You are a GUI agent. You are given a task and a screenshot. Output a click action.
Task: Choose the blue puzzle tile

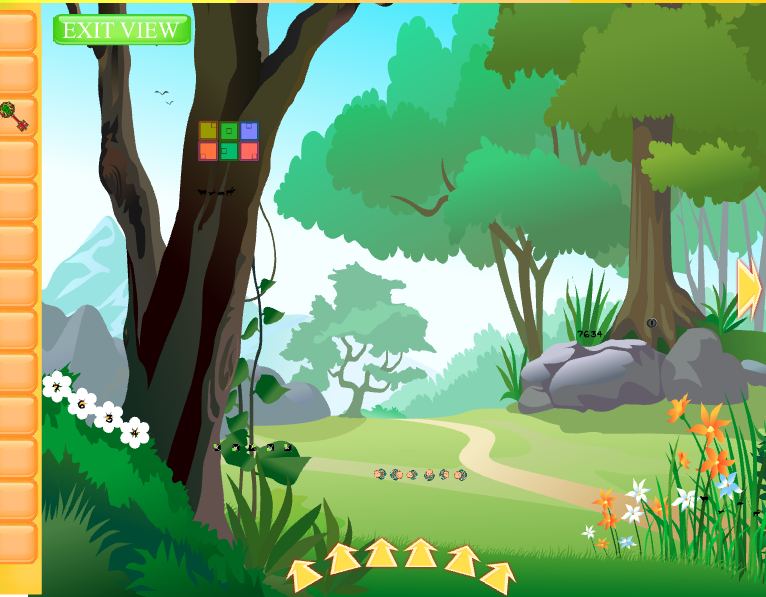pos(249,131)
